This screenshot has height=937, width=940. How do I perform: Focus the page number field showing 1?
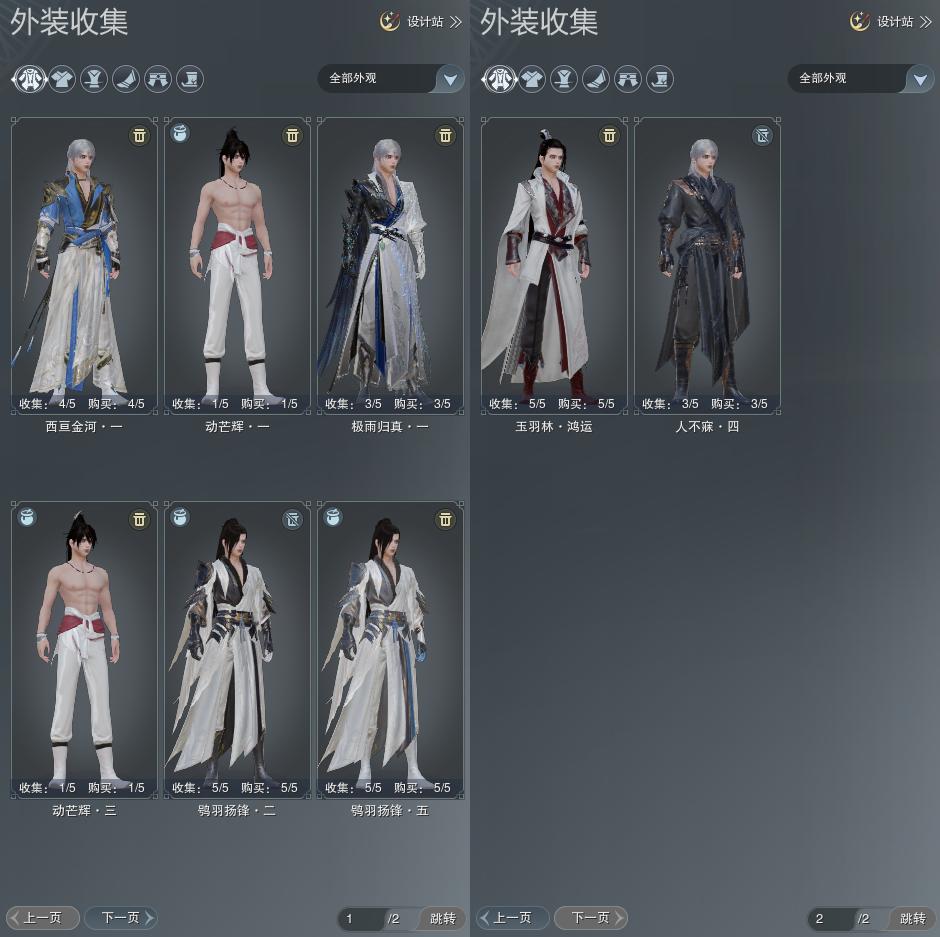tap(361, 918)
